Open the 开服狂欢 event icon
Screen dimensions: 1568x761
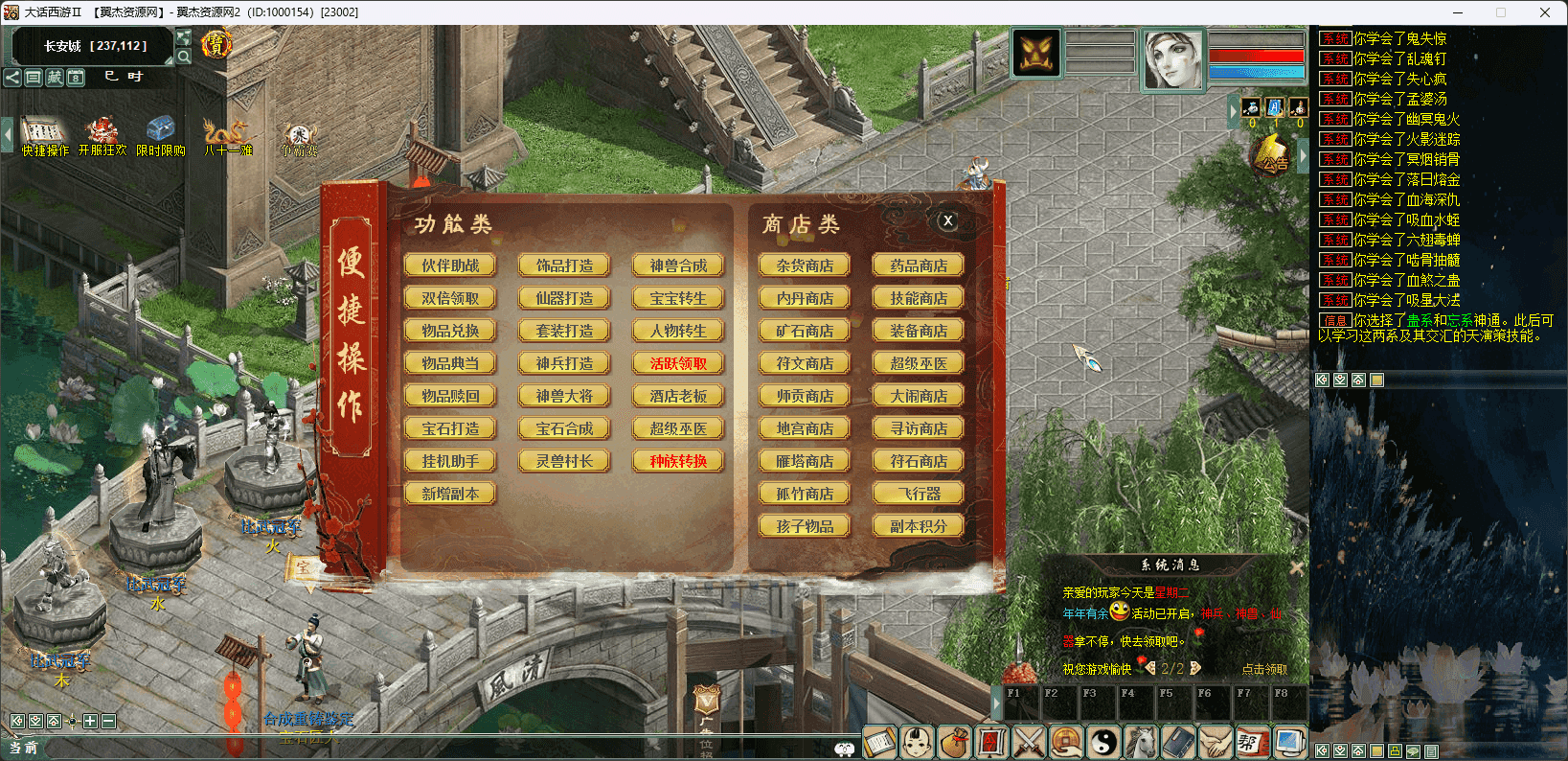[x=102, y=135]
